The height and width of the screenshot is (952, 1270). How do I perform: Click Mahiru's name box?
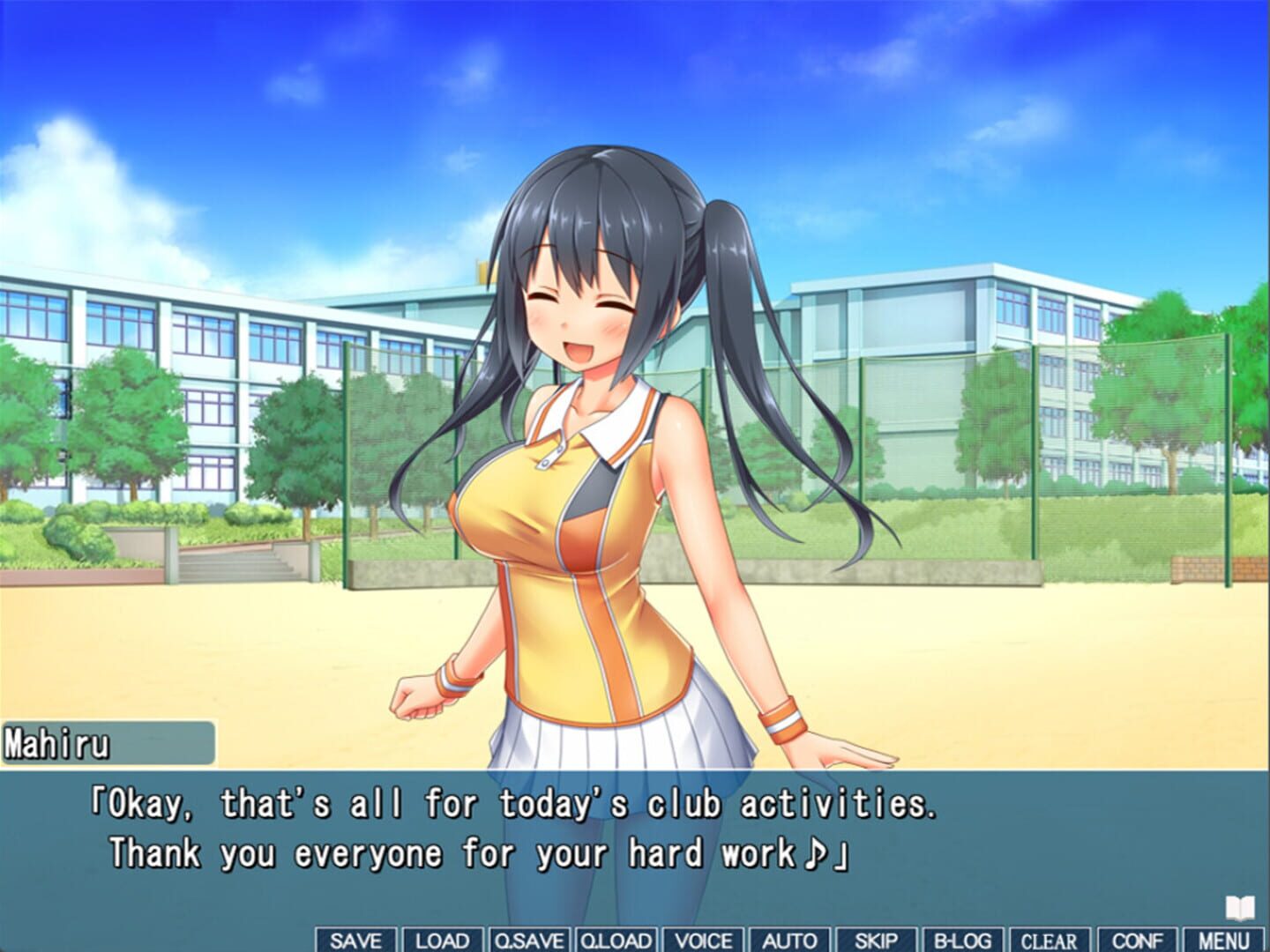click(x=106, y=743)
